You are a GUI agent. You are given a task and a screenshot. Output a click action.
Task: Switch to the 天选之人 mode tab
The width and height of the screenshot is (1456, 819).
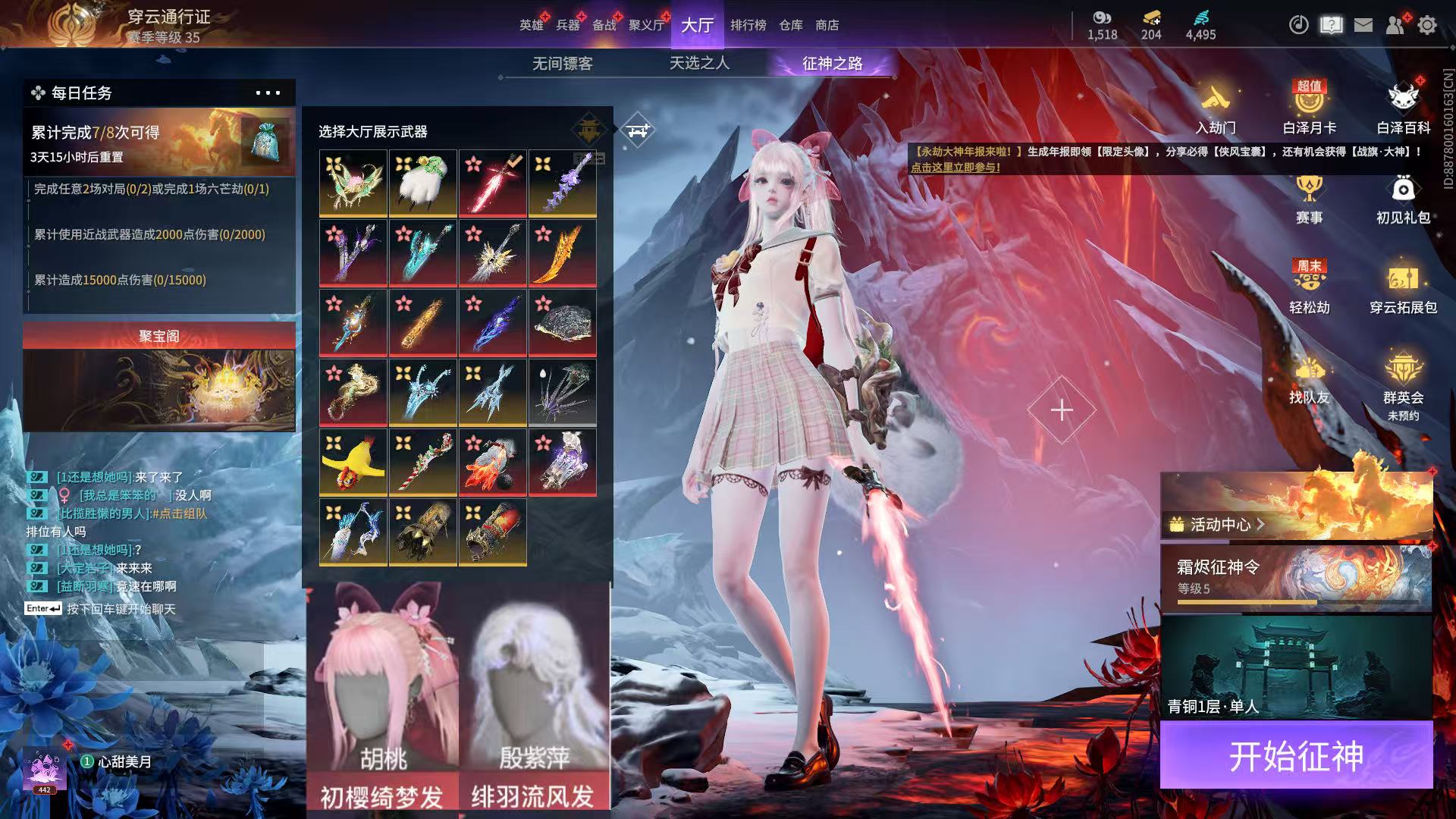click(699, 64)
